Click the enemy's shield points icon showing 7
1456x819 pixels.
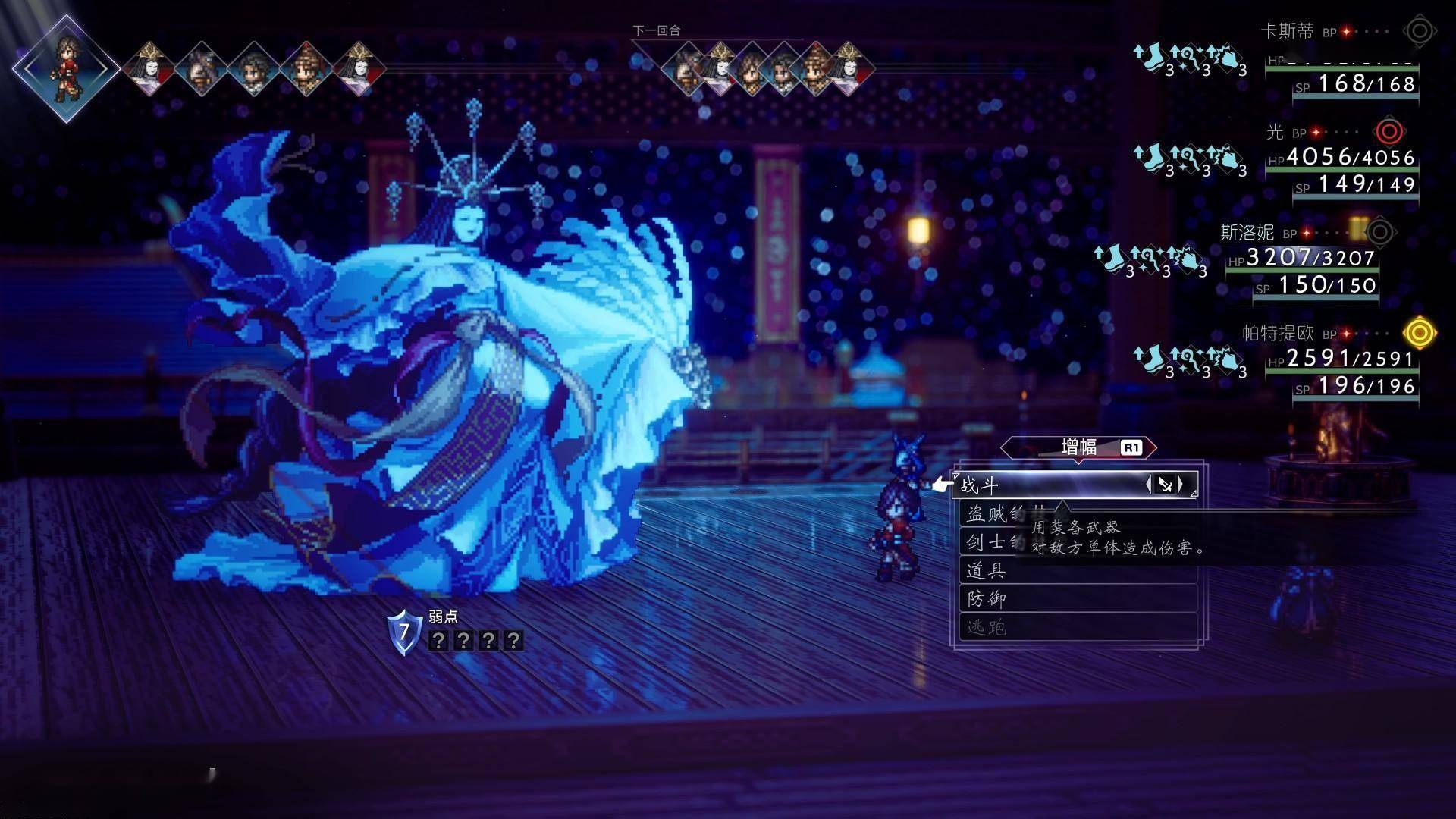coord(404,632)
